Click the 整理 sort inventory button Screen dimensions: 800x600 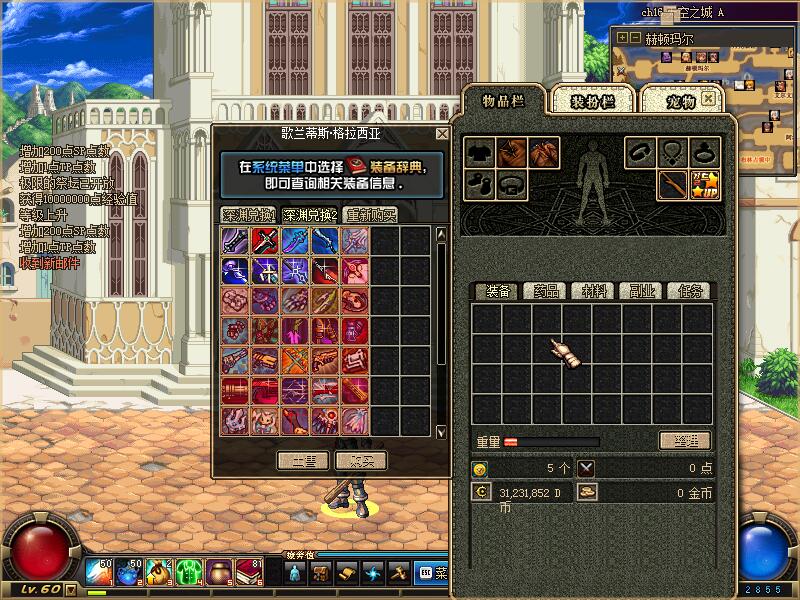(685, 441)
